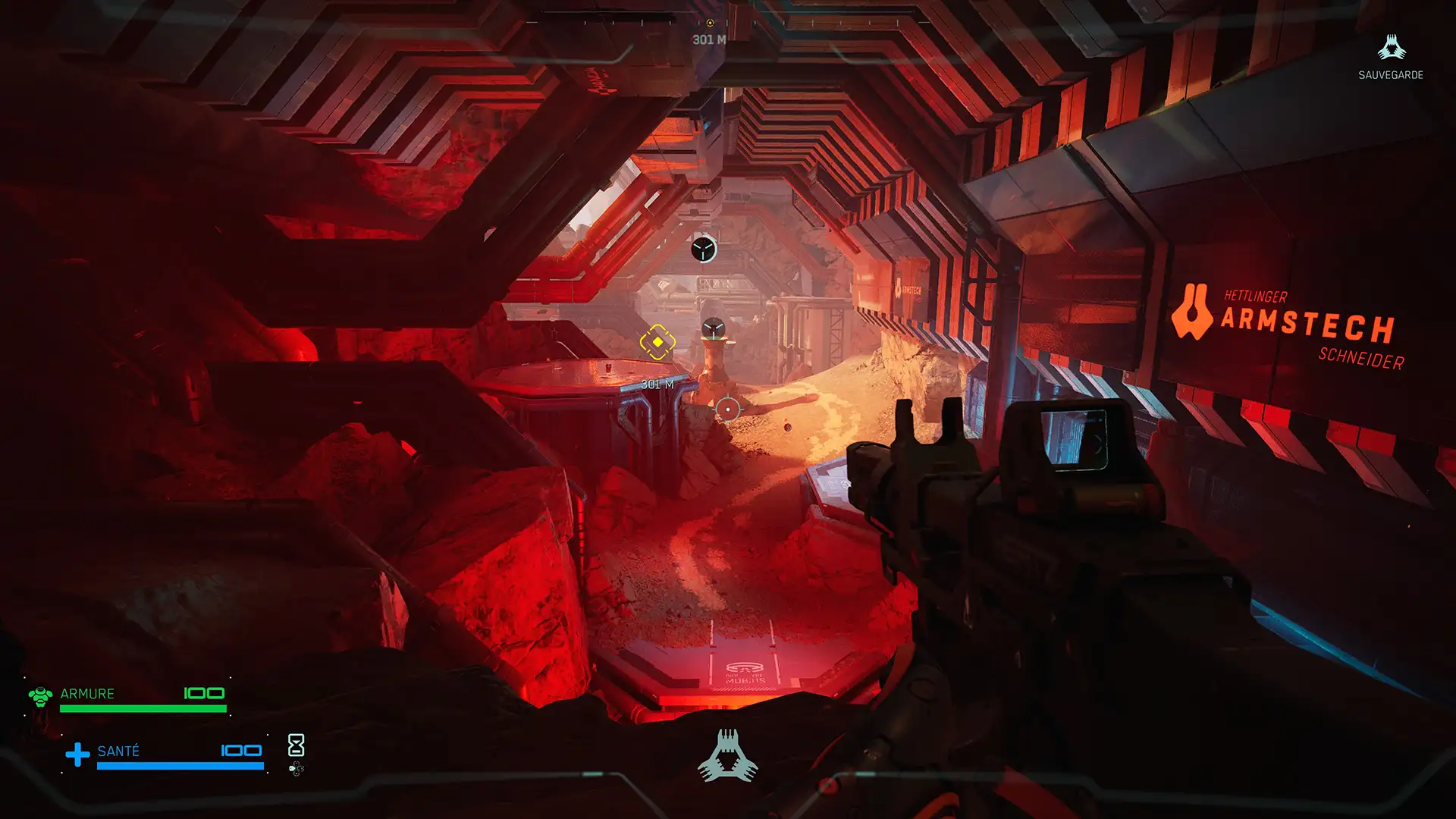Click the compass bar objective marker
Viewport: 1456px width, 819px height.
point(710,23)
